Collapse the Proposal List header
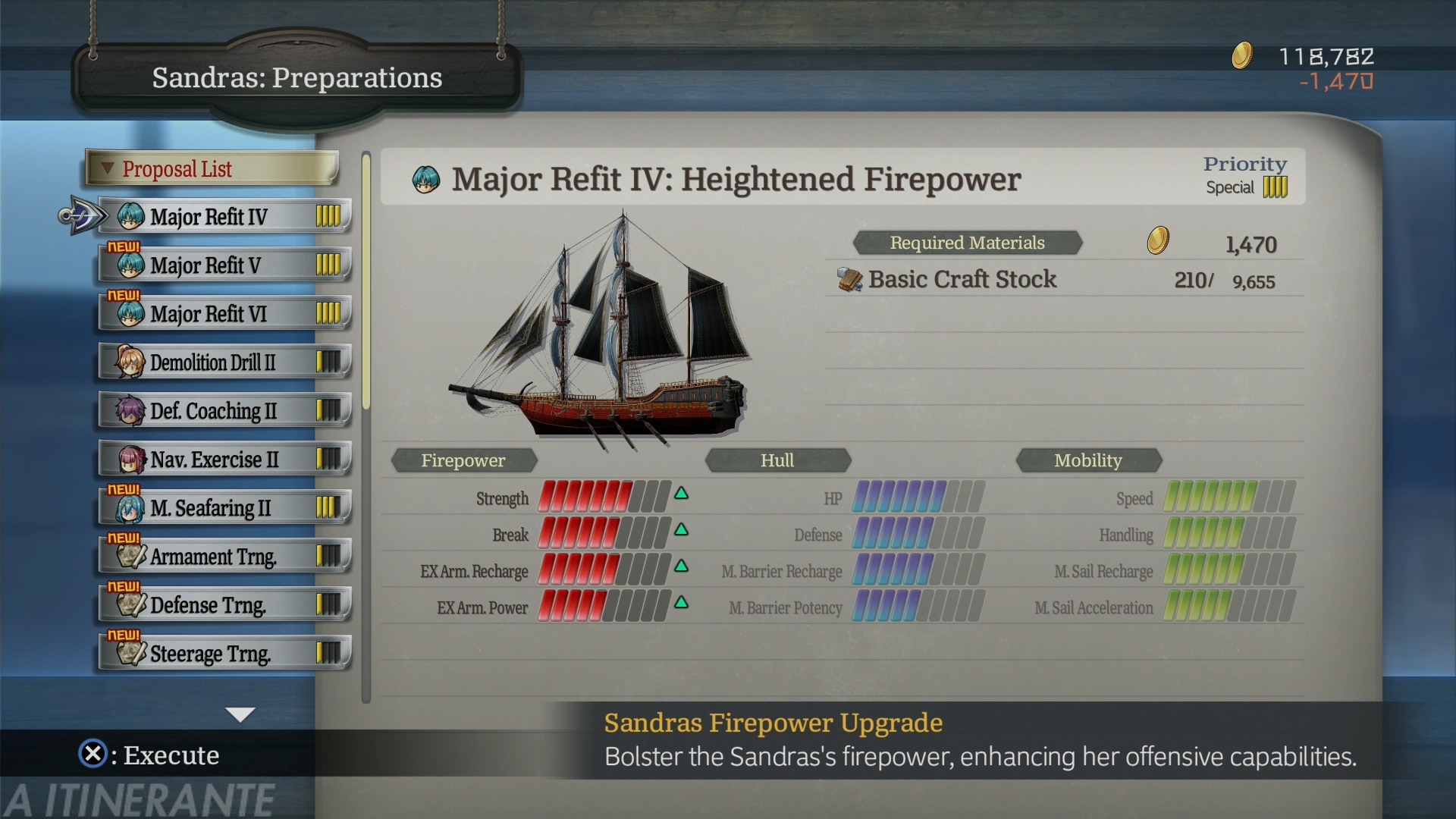This screenshot has height=819, width=1456. click(211, 168)
